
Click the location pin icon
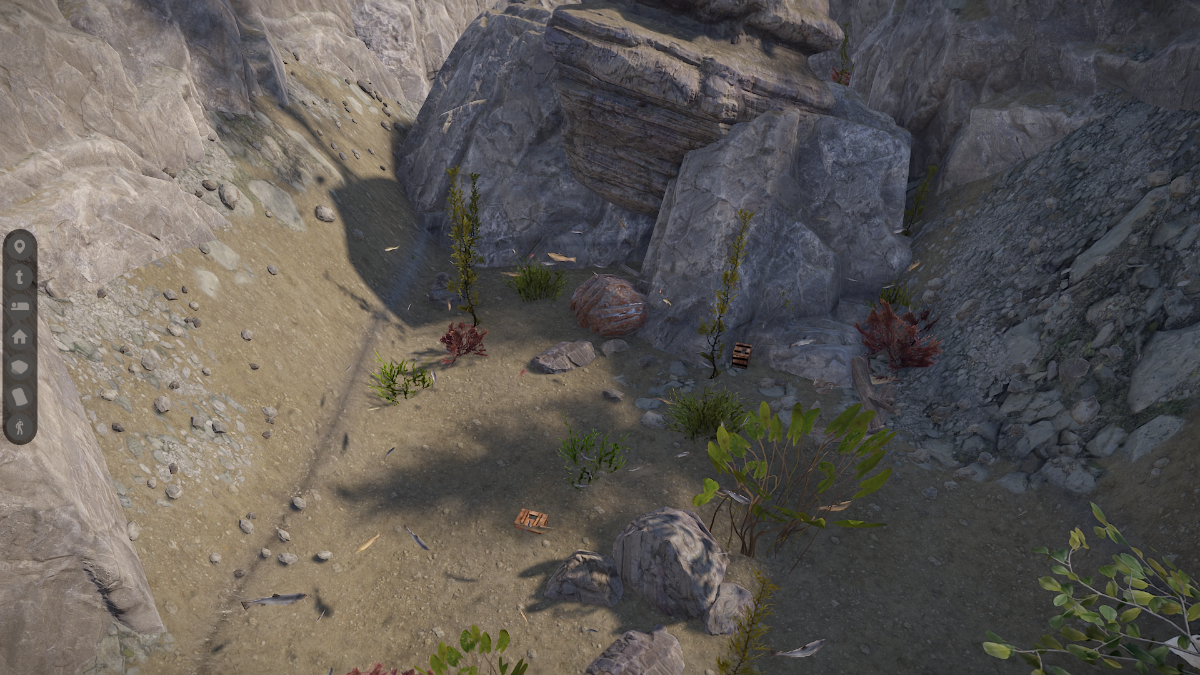click(20, 248)
